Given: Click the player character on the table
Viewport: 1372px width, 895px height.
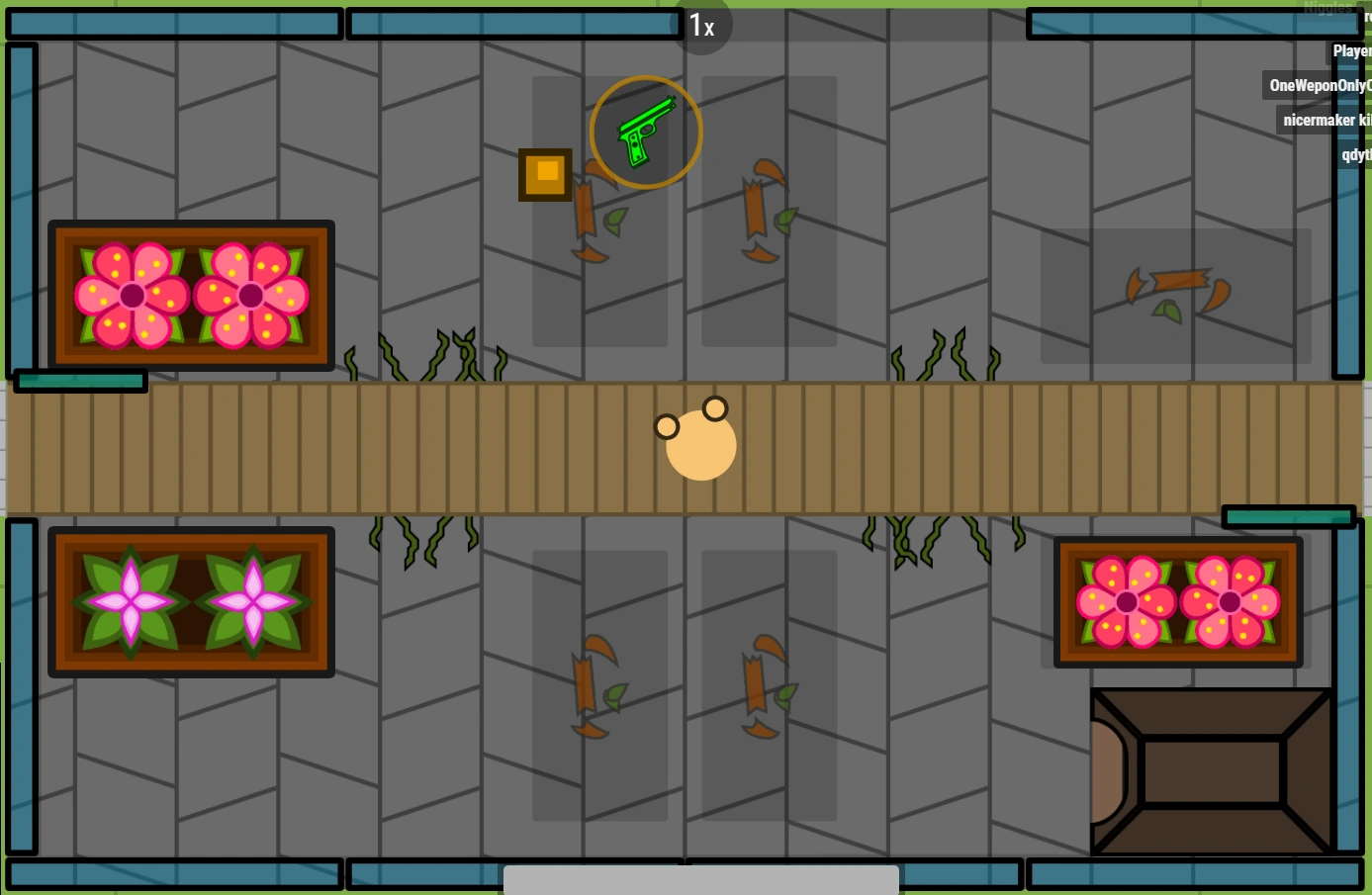Looking at the screenshot, I should 700,445.
